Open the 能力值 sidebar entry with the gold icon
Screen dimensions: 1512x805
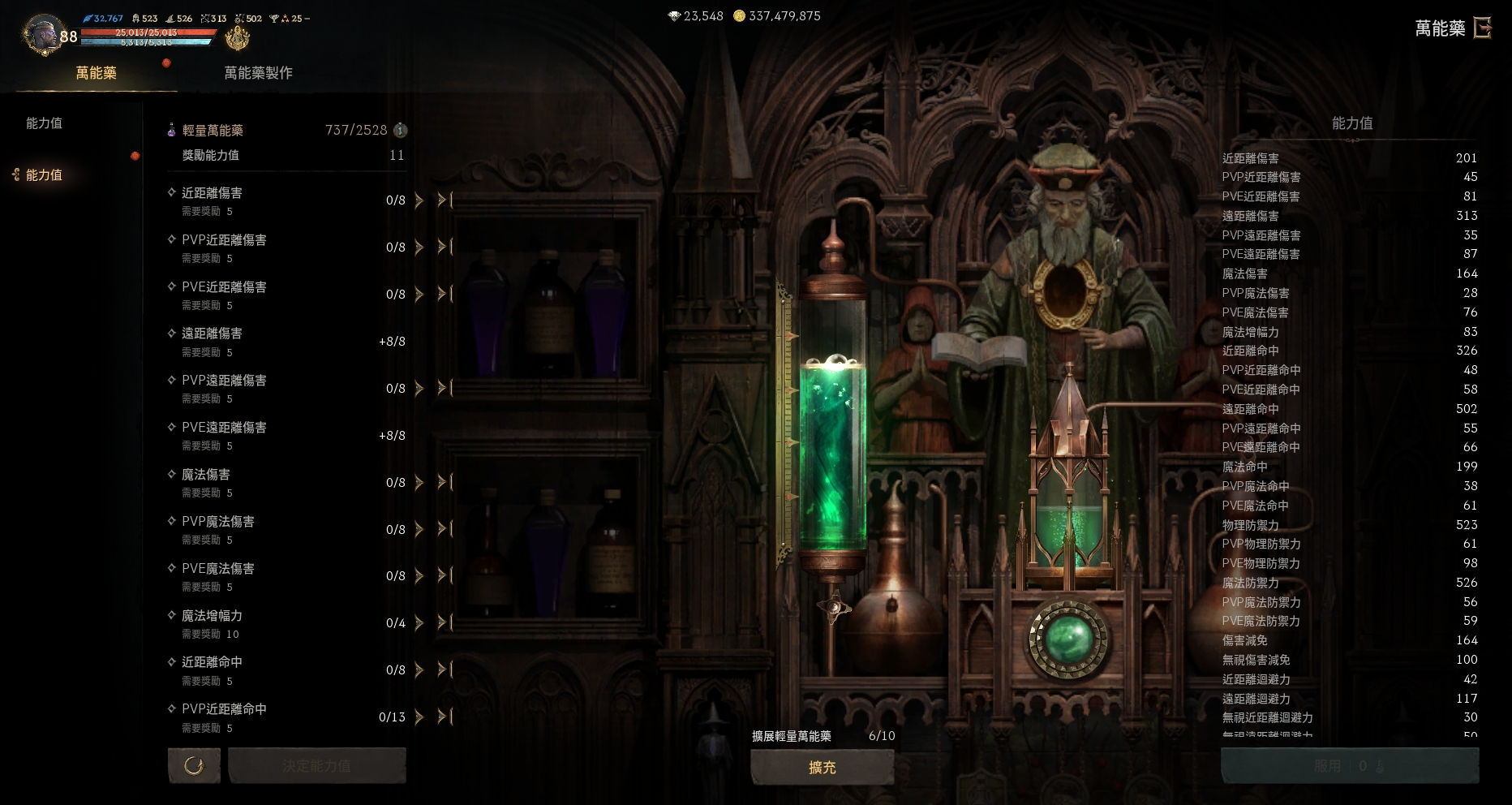[x=44, y=174]
